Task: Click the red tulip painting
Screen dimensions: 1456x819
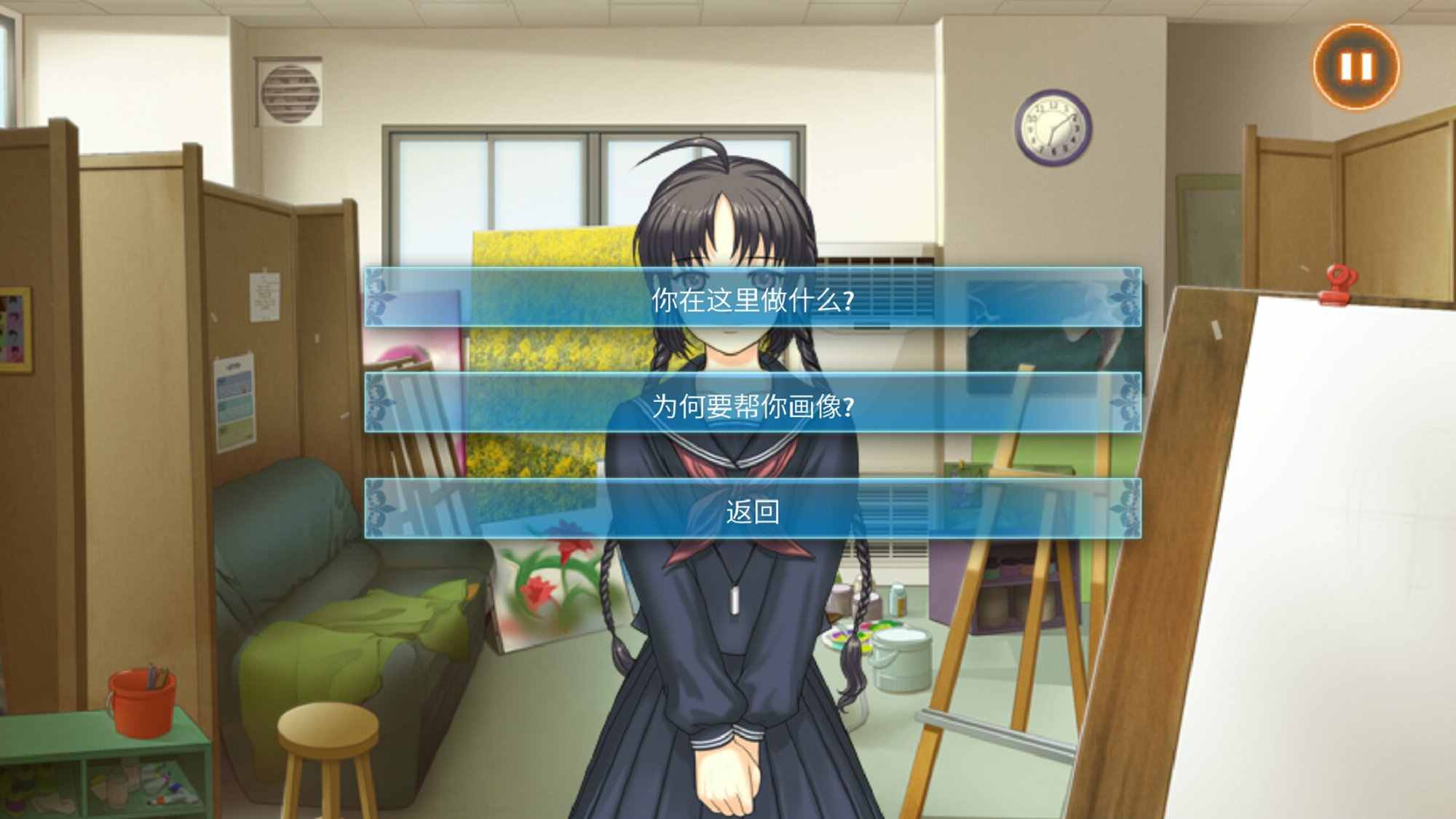Action: click(546, 575)
